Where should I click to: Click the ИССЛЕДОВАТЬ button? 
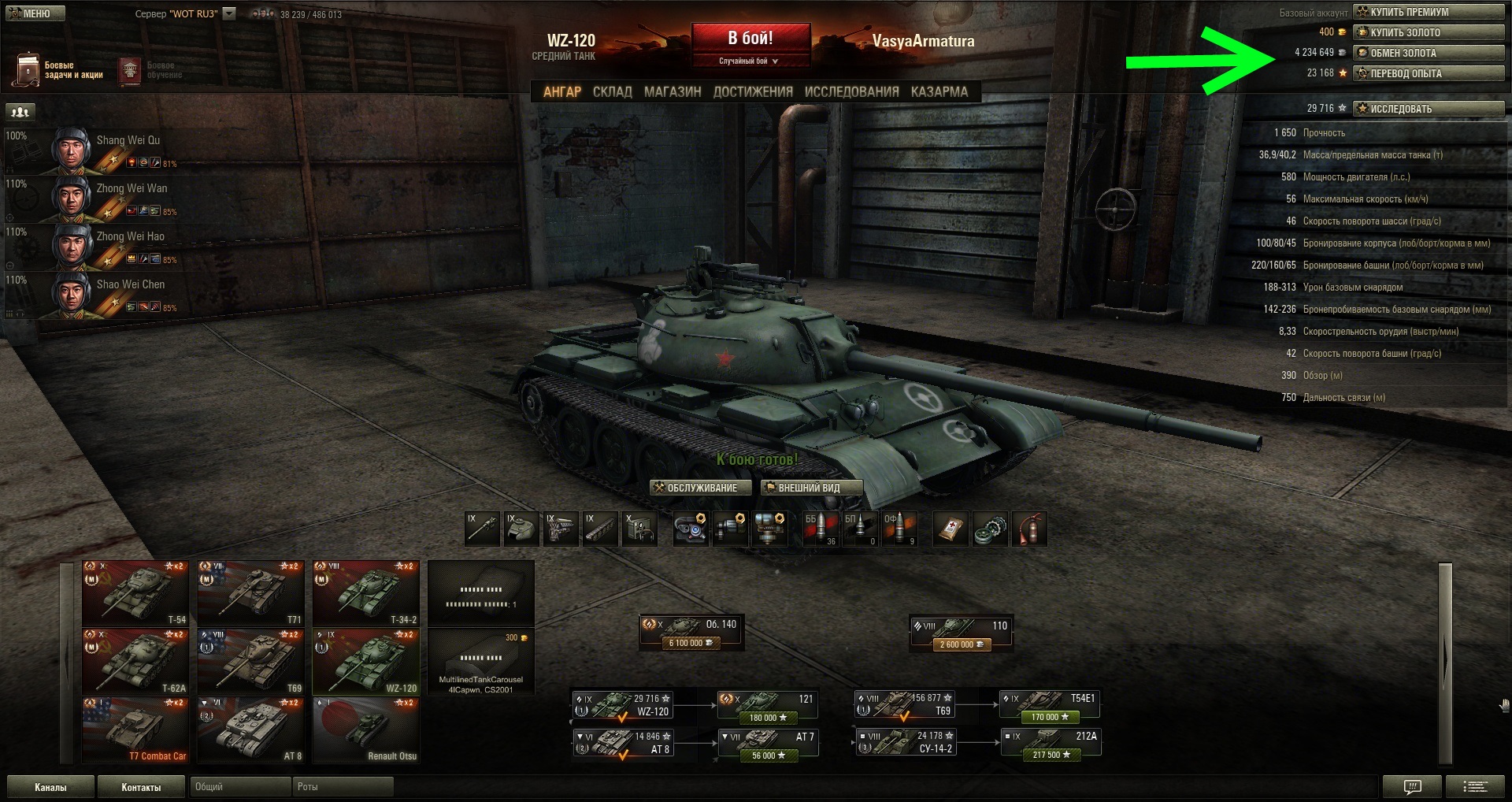[x=1428, y=109]
